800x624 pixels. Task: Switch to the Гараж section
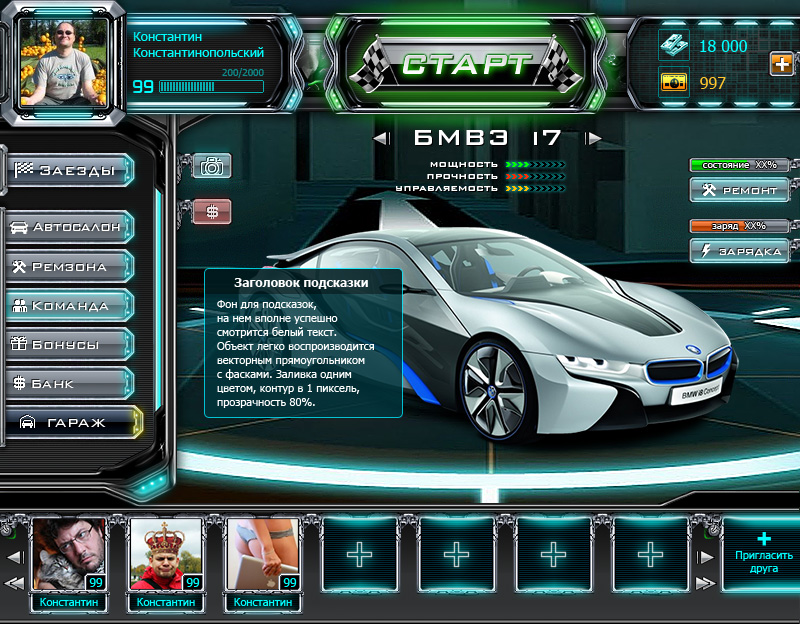coord(74,422)
